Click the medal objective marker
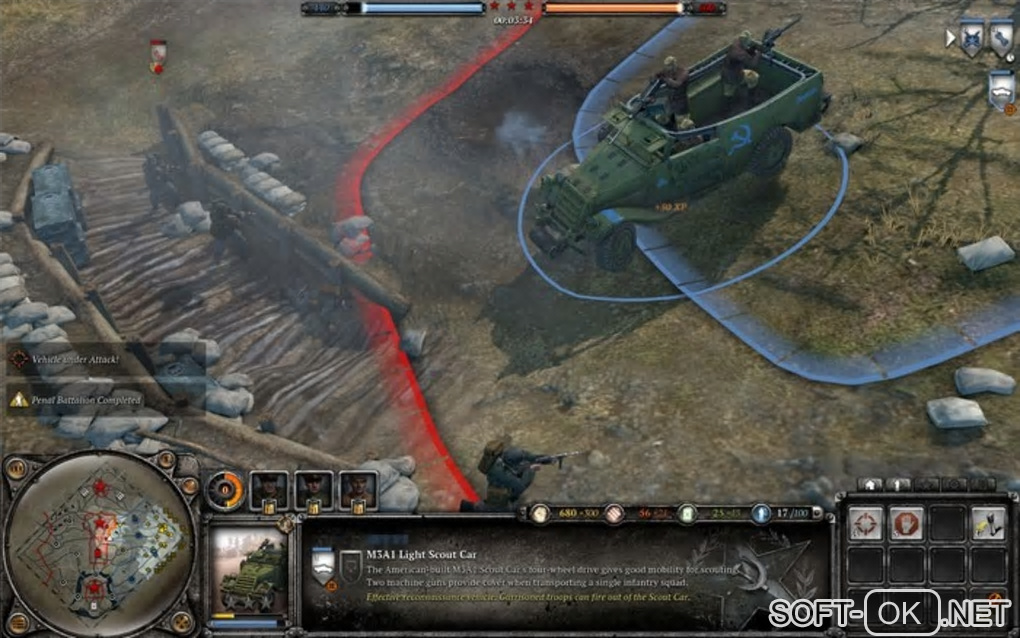 157,54
